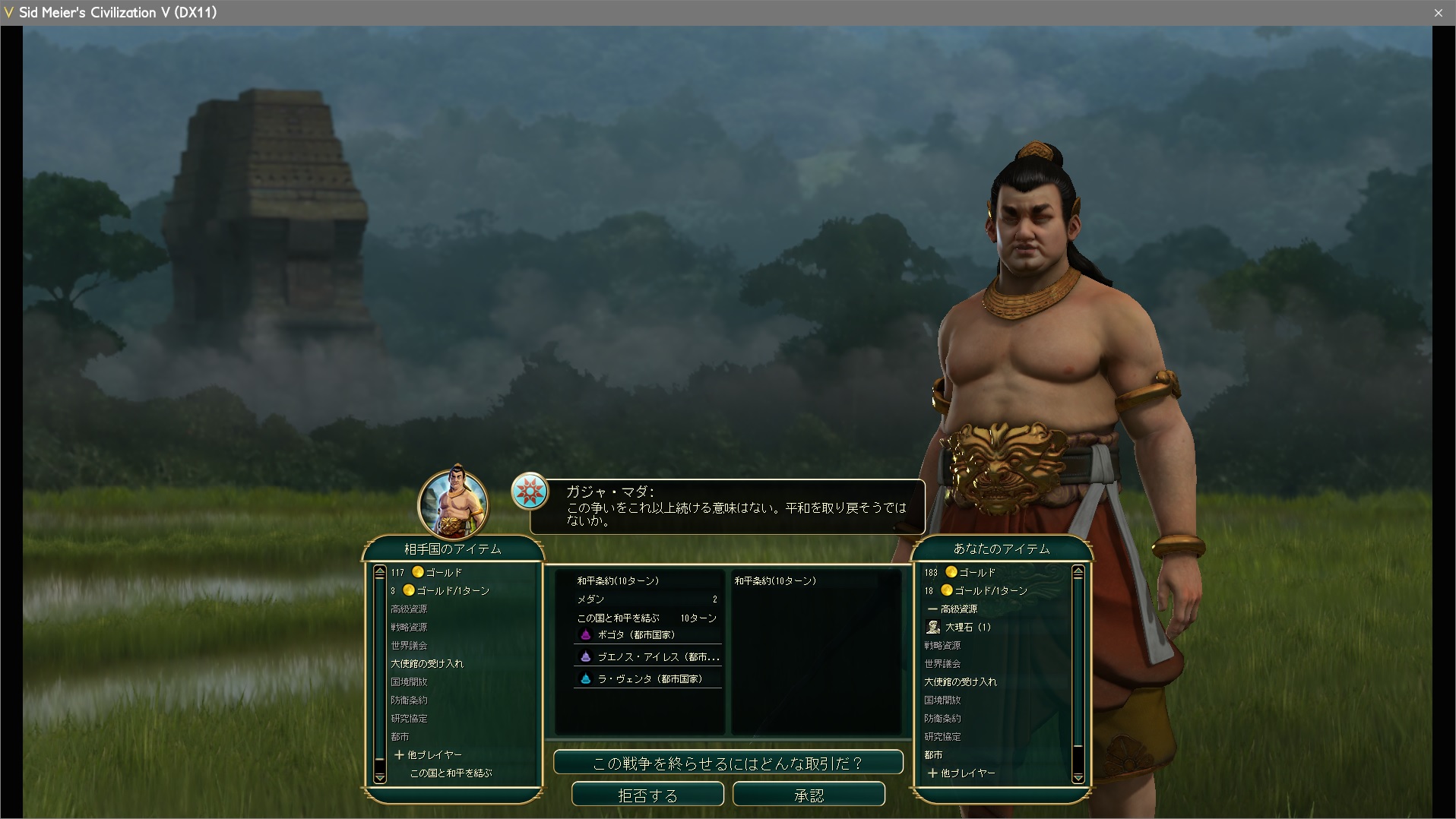1456x819 pixels.
Task: Select your 都市 cities trade option
Action: tap(933, 754)
